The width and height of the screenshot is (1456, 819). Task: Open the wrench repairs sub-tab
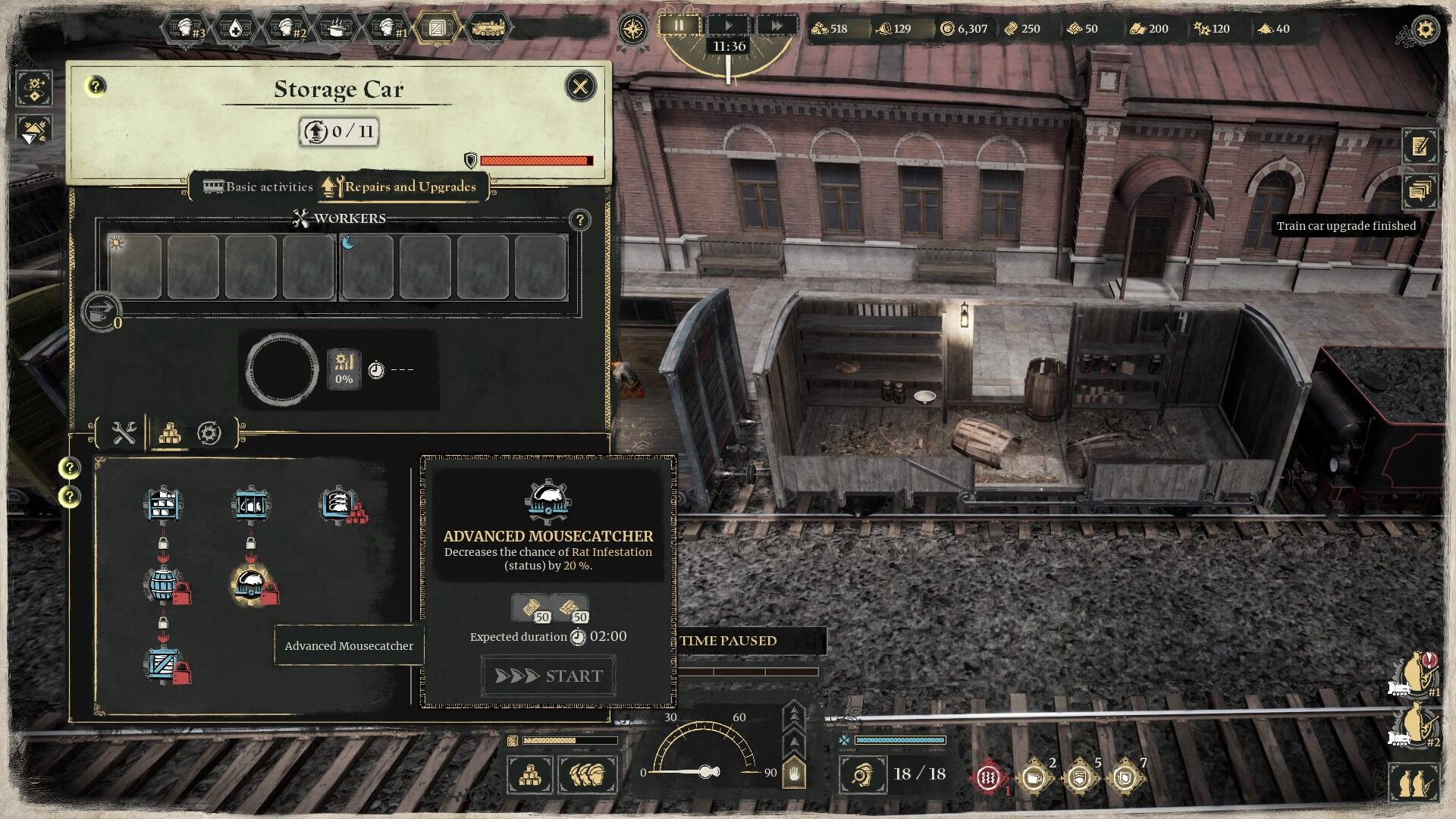click(x=124, y=433)
